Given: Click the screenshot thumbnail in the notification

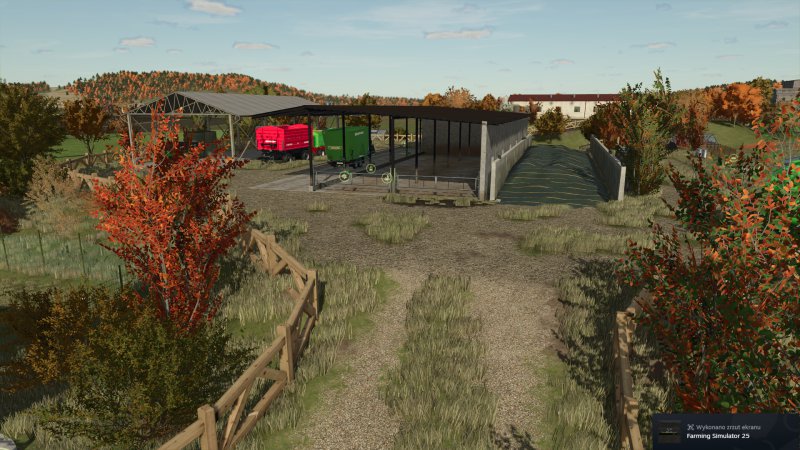Looking at the screenshot, I should tap(668, 432).
